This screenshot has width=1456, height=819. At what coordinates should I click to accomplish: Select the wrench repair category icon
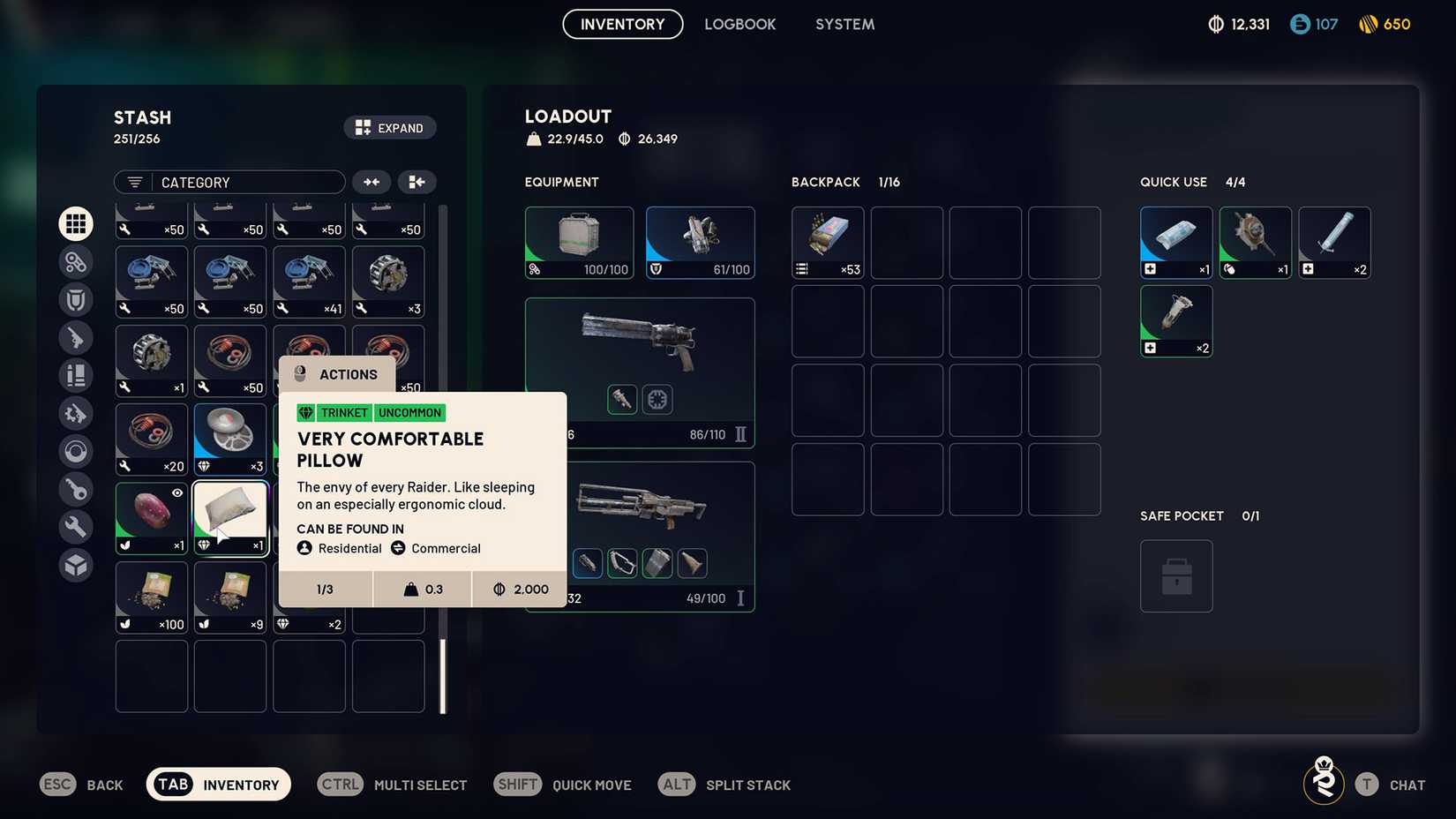pos(76,527)
